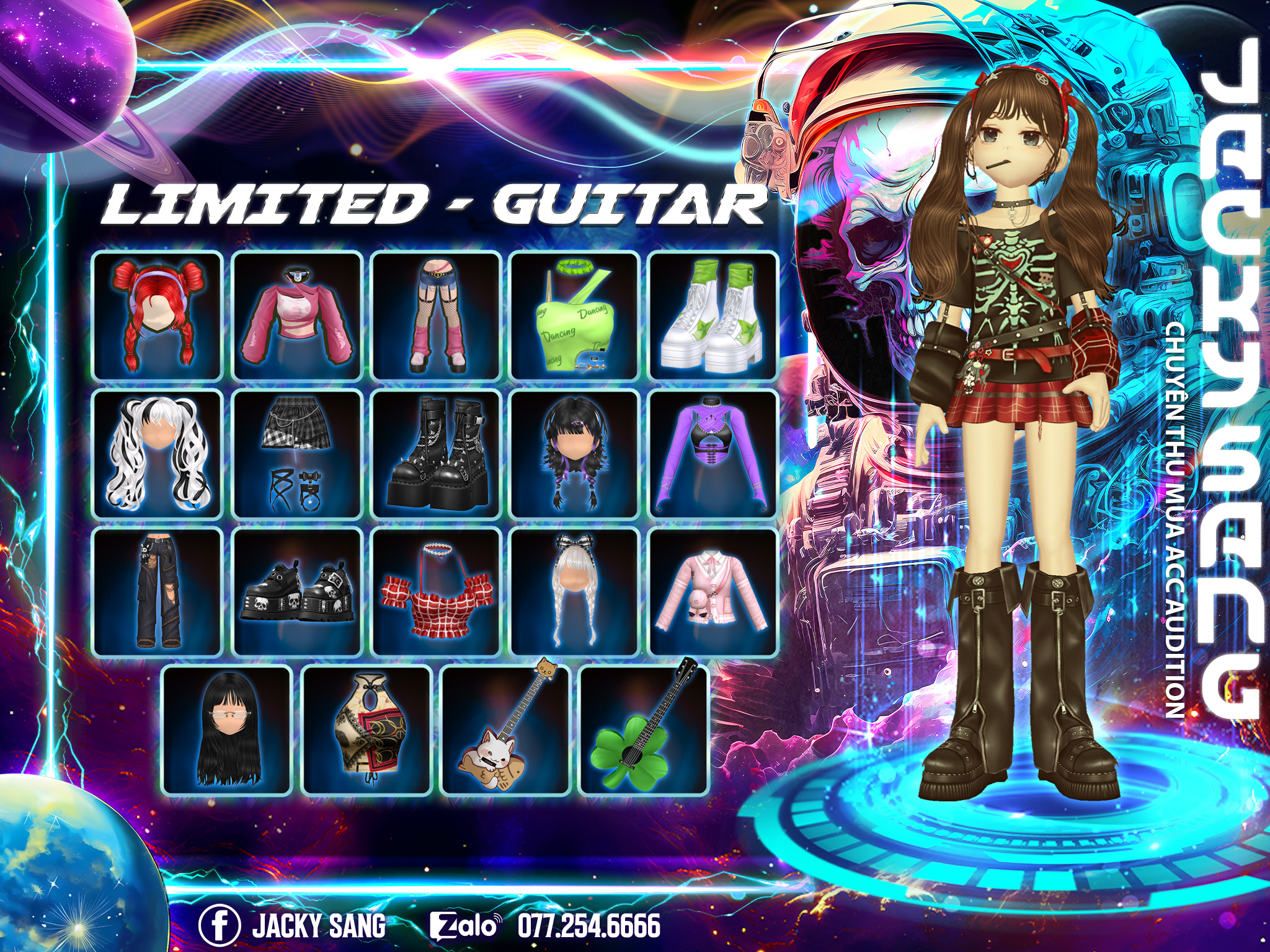Select the red braided twin-bun hairstyle tile
1270x952 pixels.
pos(158,316)
